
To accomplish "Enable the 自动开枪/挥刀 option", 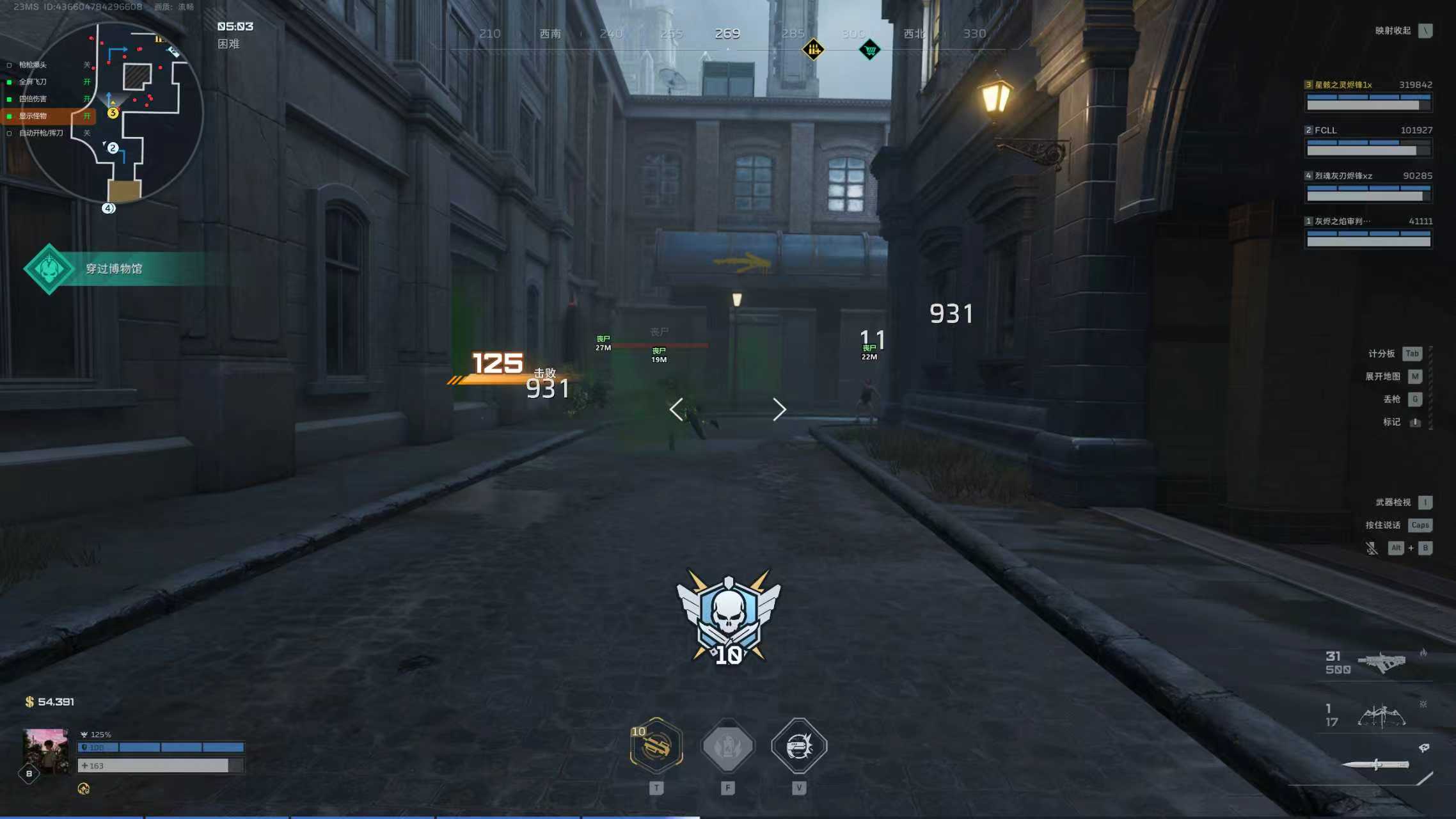I will (x=40, y=133).
